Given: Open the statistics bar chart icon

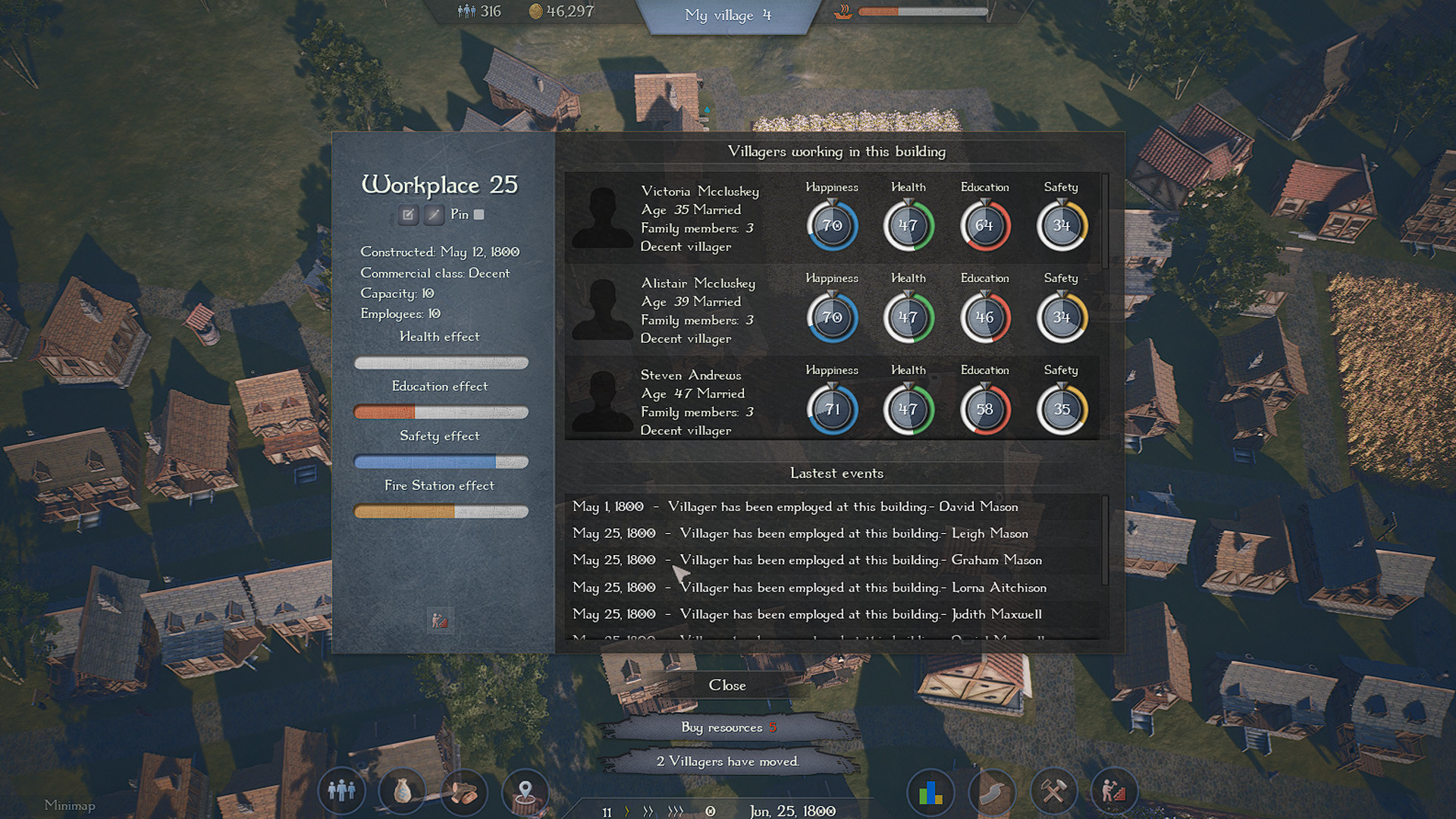Looking at the screenshot, I should click(x=930, y=791).
